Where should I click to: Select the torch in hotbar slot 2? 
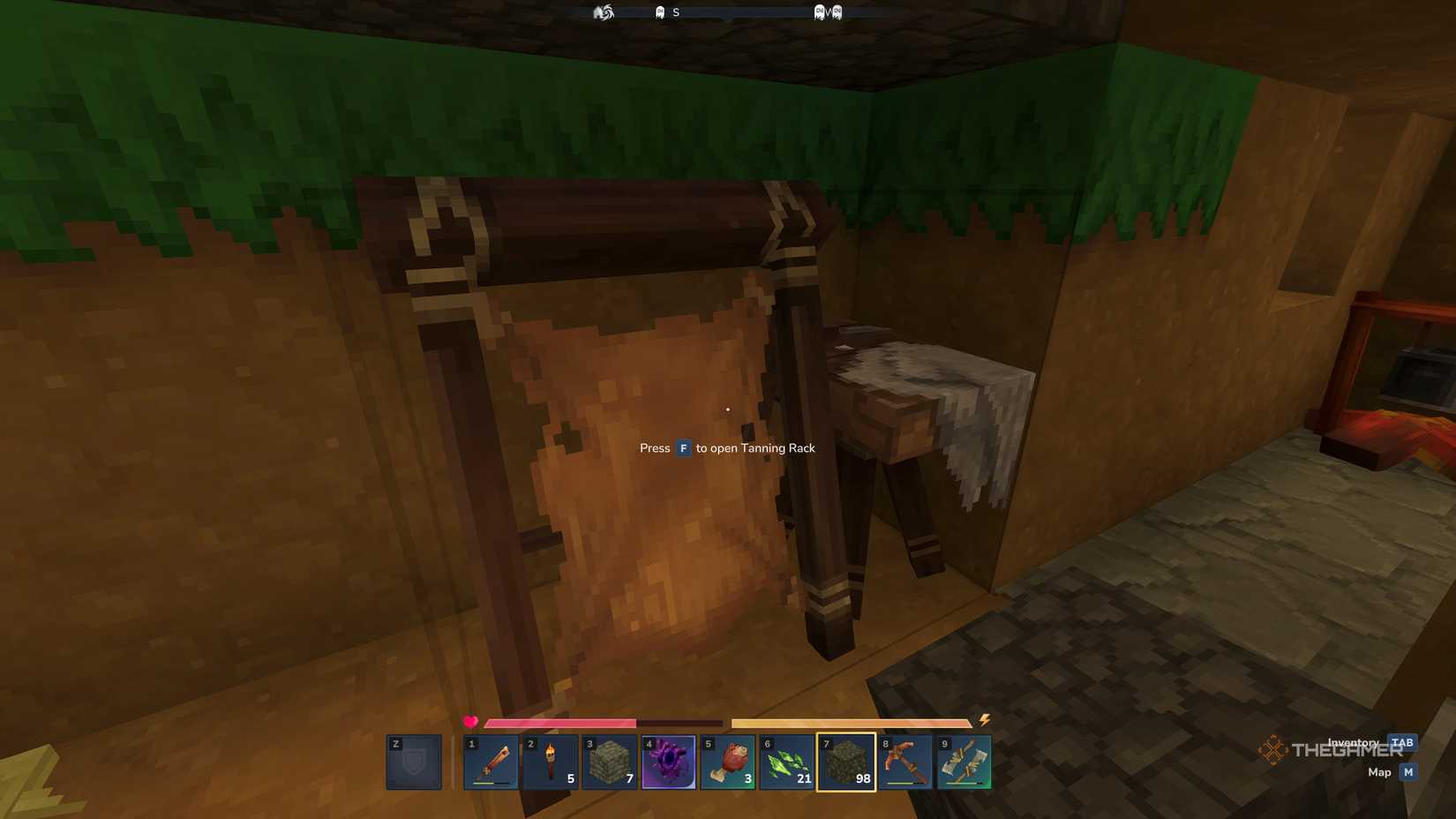(551, 761)
